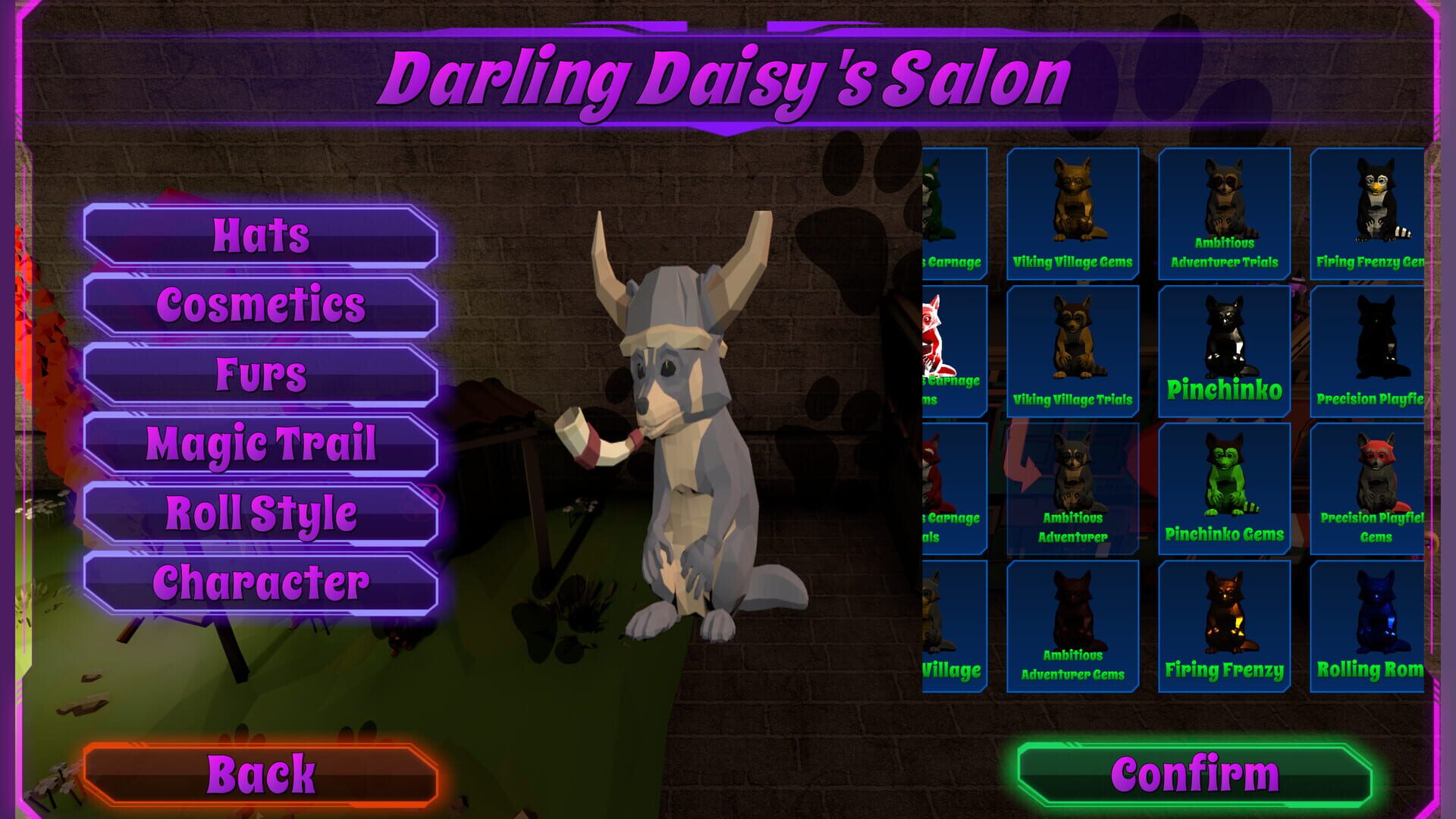The image size is (1456, 819).
Task: Open the Hats category
Action: click(x=262, y=235)
